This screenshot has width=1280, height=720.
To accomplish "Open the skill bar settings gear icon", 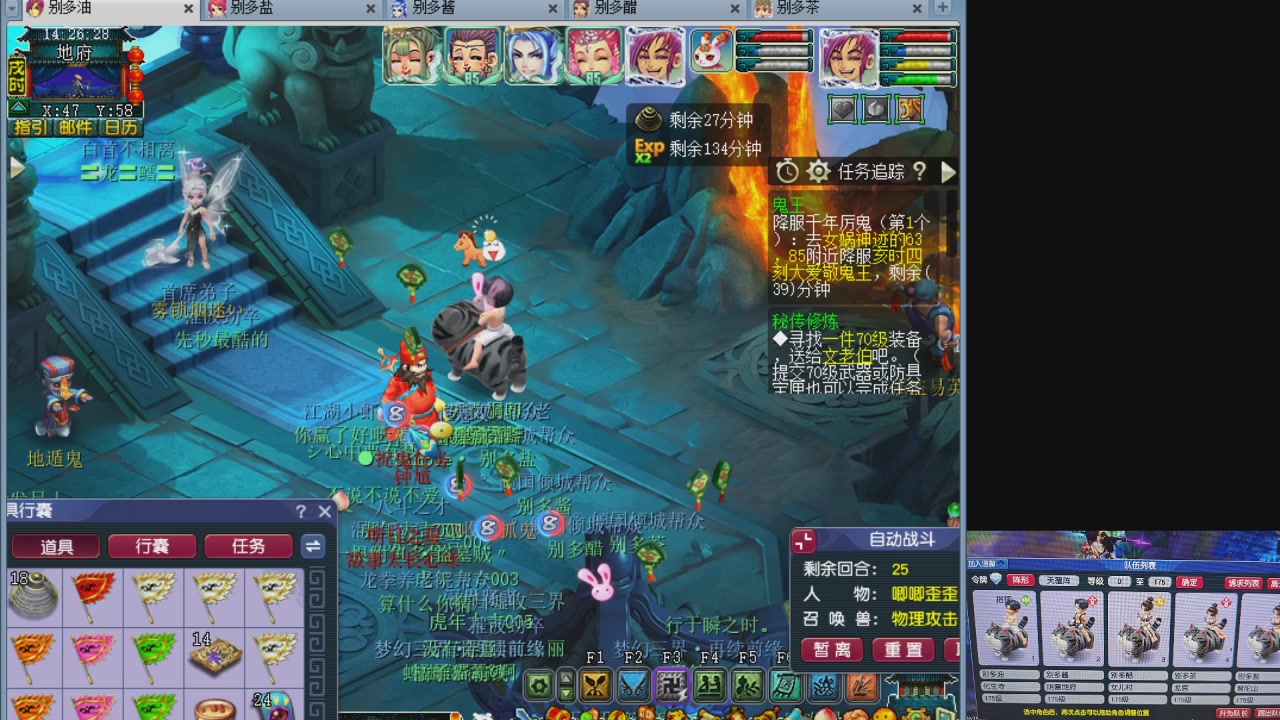I will click(539, 685).
